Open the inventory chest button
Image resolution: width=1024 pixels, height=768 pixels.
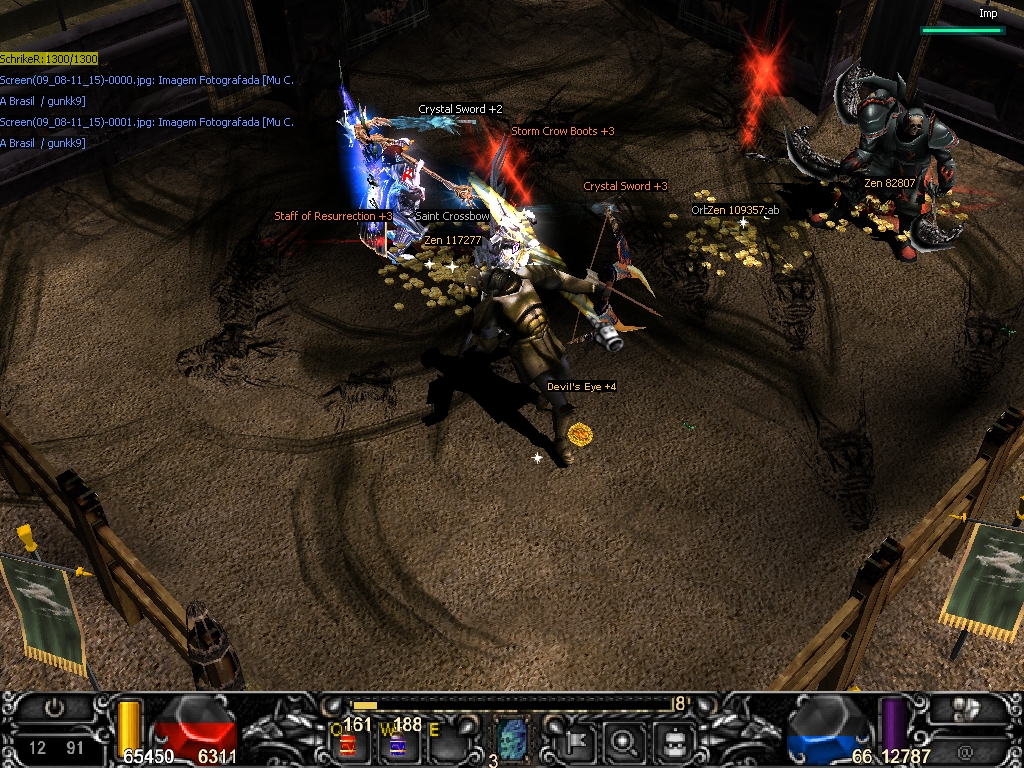pyautogui.click(x=674, y=742)
